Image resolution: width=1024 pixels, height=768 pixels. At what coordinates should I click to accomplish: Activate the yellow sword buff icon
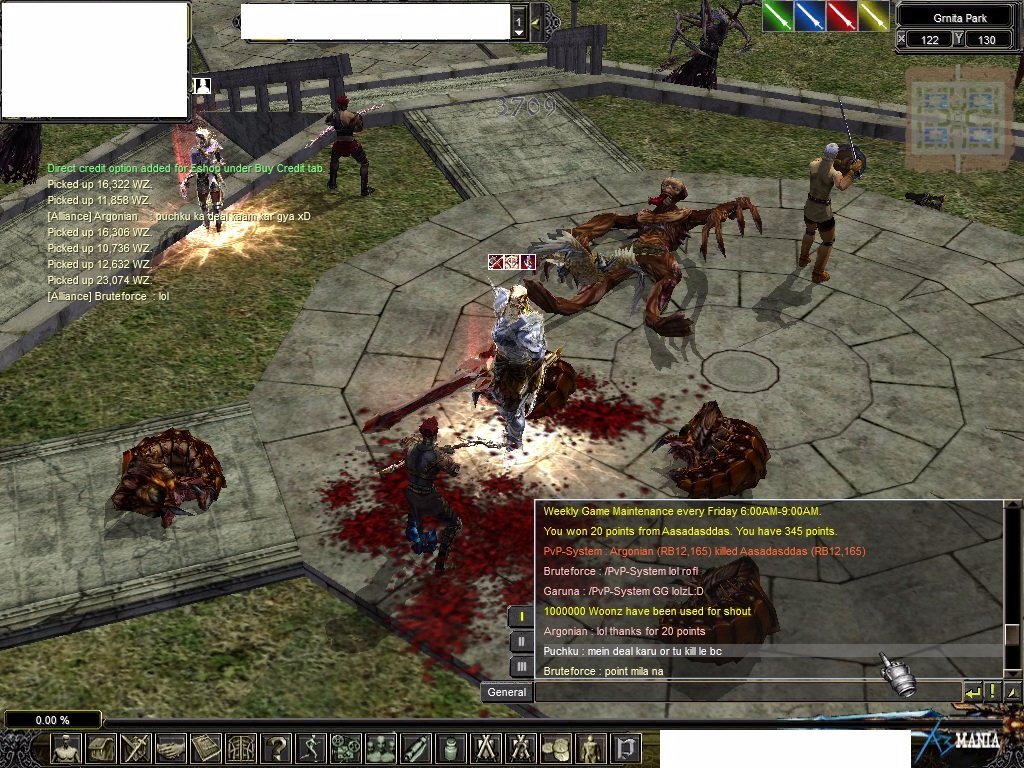[874, 16]
